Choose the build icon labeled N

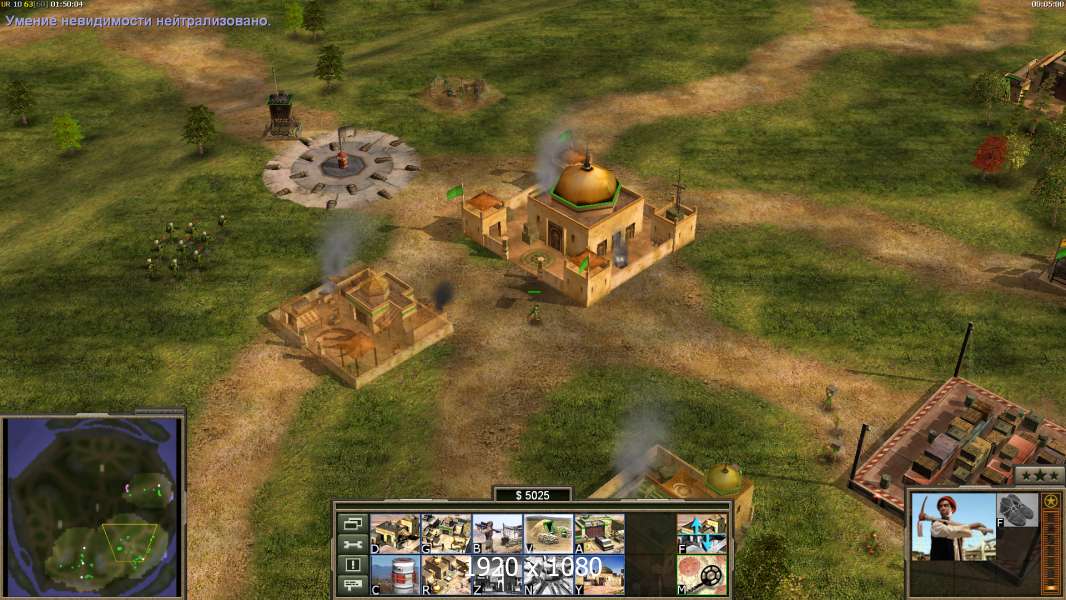click(548, 574)
